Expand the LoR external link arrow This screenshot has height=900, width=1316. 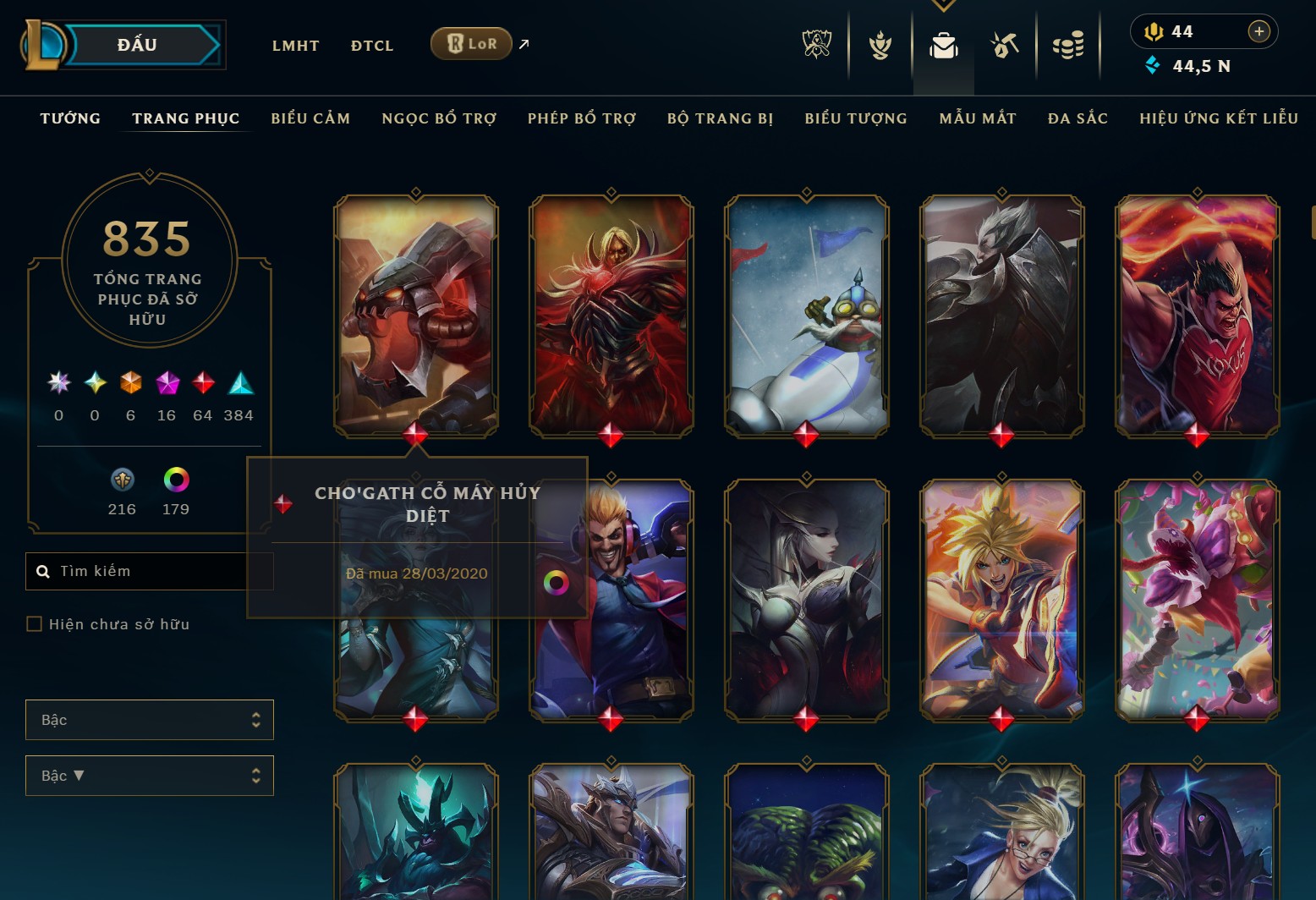[522, 44]
